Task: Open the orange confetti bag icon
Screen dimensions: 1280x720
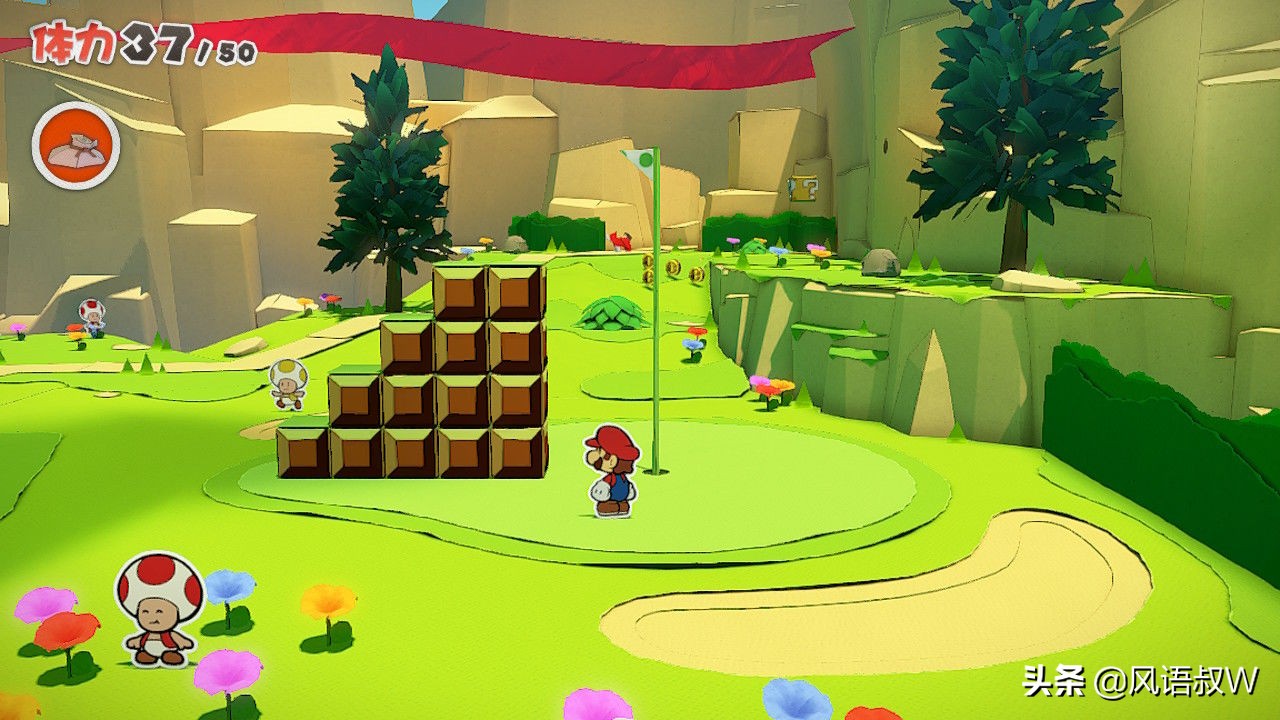Action: 76,146
